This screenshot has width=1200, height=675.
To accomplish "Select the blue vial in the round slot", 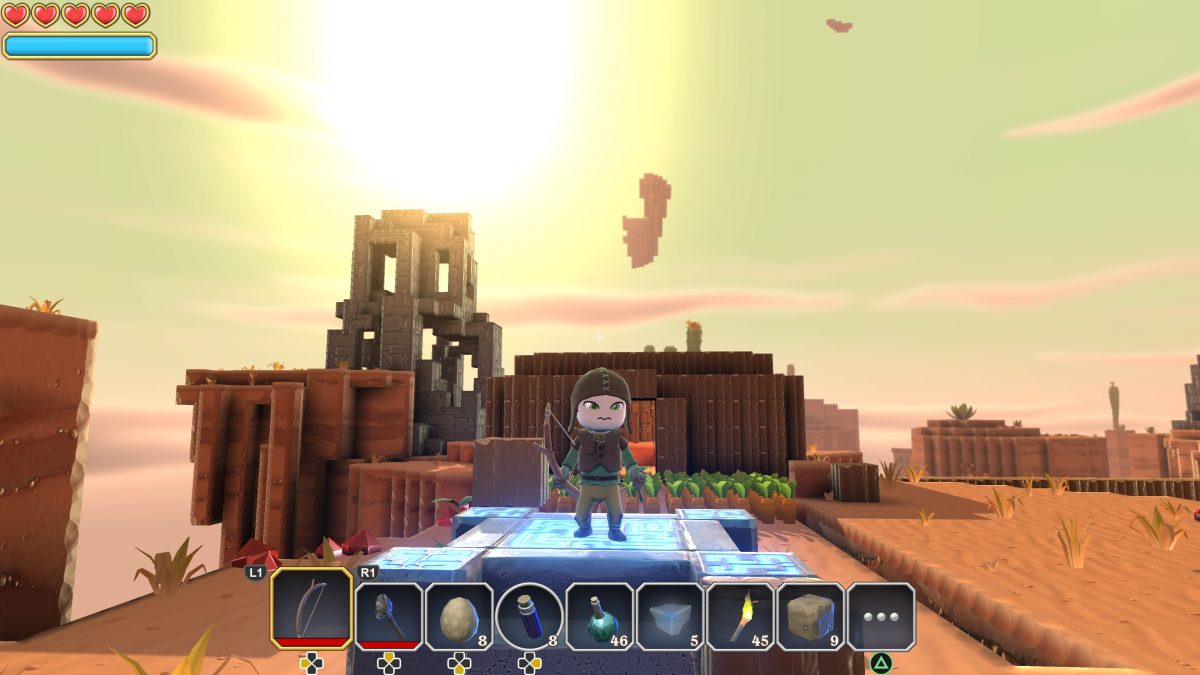I will point(529,616).
